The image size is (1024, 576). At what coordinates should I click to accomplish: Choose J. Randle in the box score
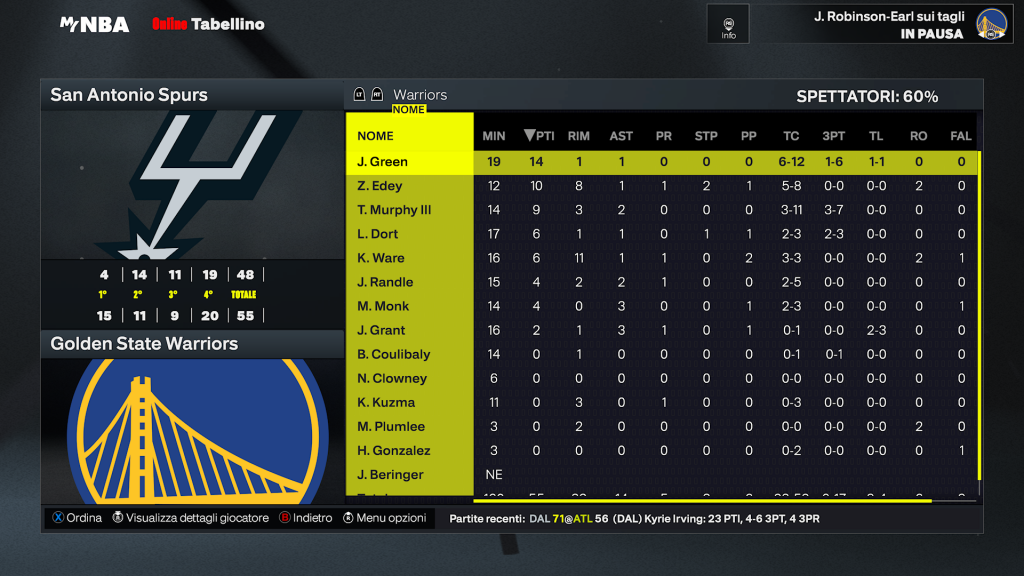[x=385, y=282]
